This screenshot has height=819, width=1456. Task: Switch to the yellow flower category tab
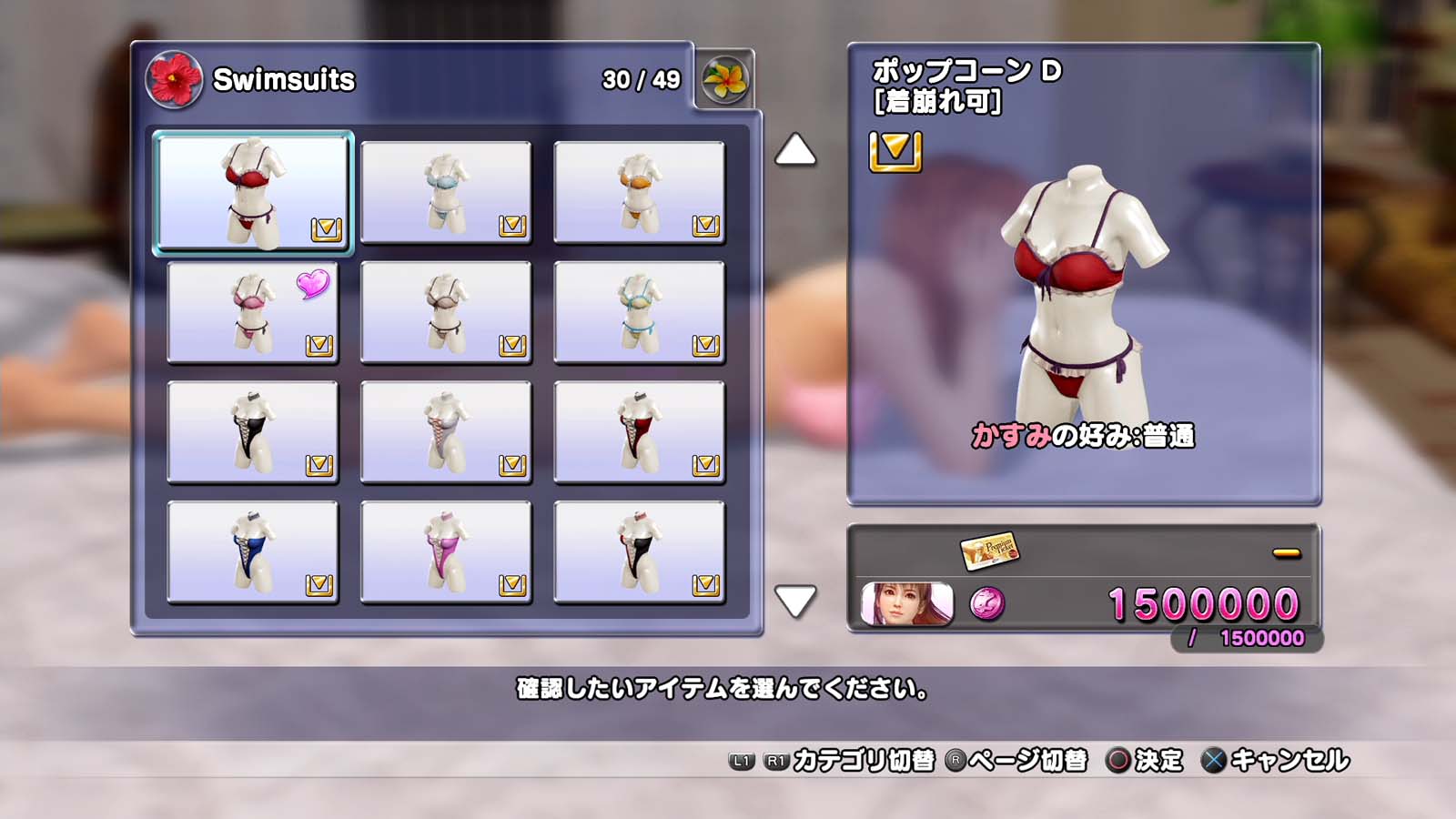click(724, 79)
